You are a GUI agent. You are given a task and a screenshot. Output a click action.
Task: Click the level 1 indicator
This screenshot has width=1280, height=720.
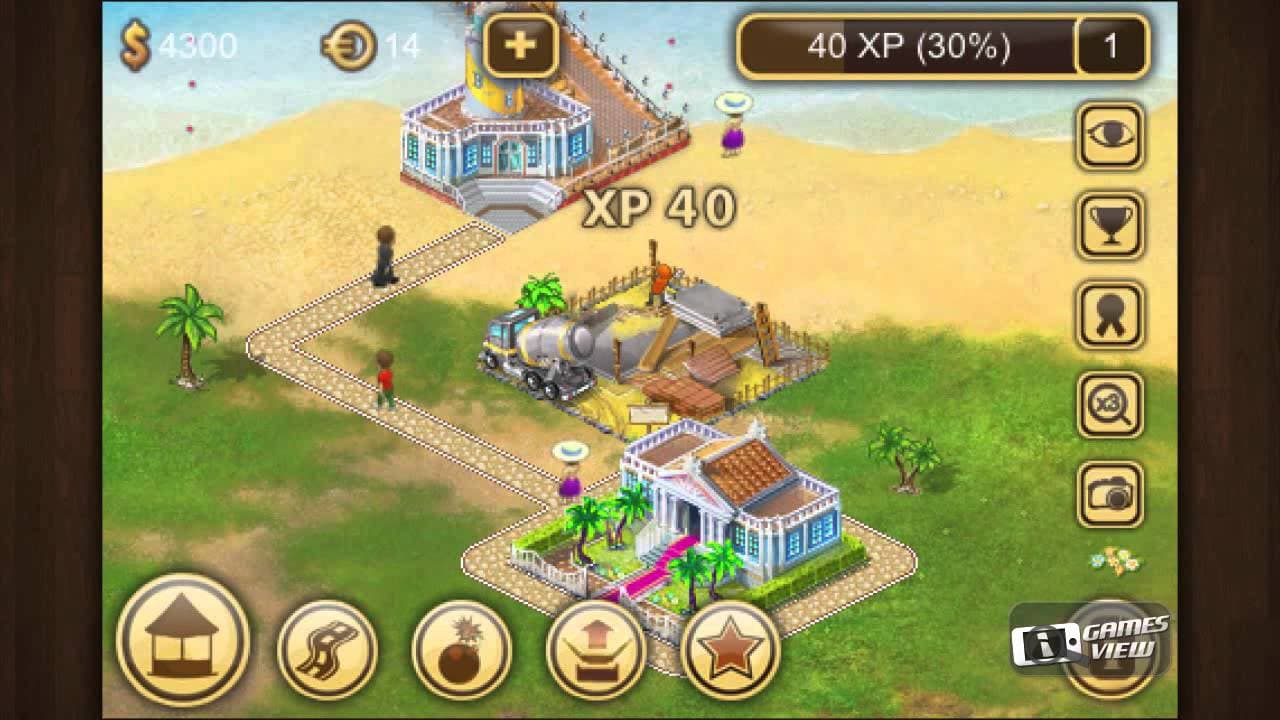point(1110,44)
